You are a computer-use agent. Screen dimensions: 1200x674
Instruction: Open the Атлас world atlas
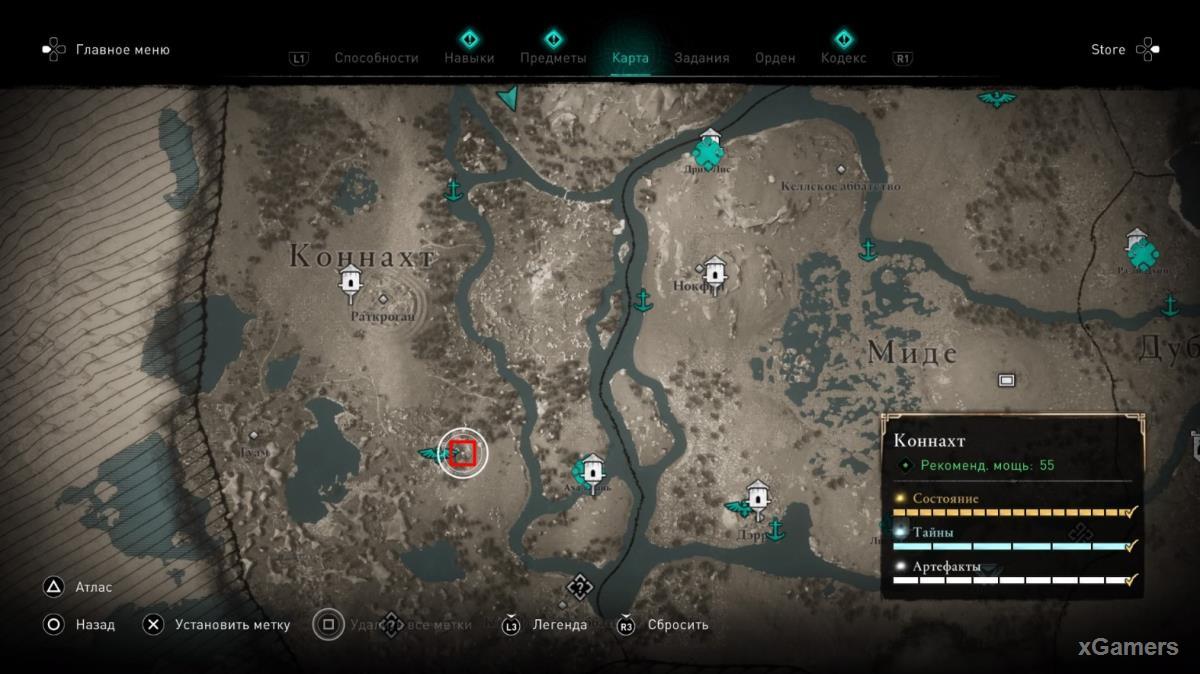tap(93, 587)
